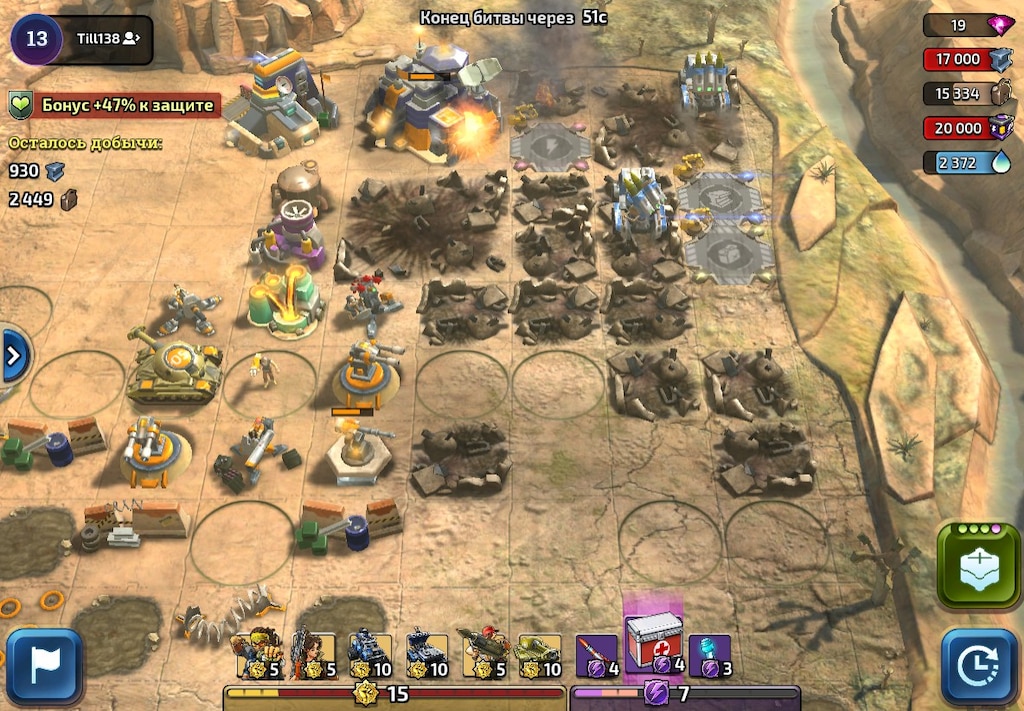The width and height of the screenshot is (1024, 711).
Task: Activate the clock speed-up button
Action: 979,666
